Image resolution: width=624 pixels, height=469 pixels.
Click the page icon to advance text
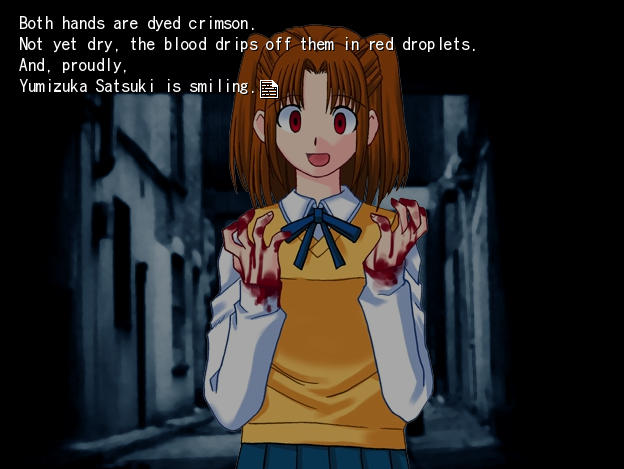tap(268, 88)
